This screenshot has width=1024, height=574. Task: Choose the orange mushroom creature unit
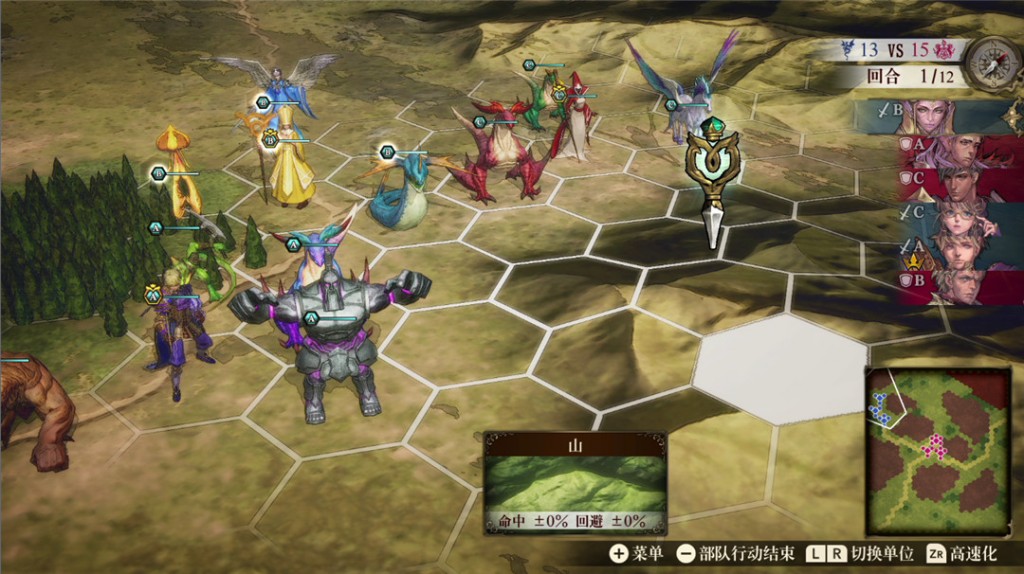176,172
